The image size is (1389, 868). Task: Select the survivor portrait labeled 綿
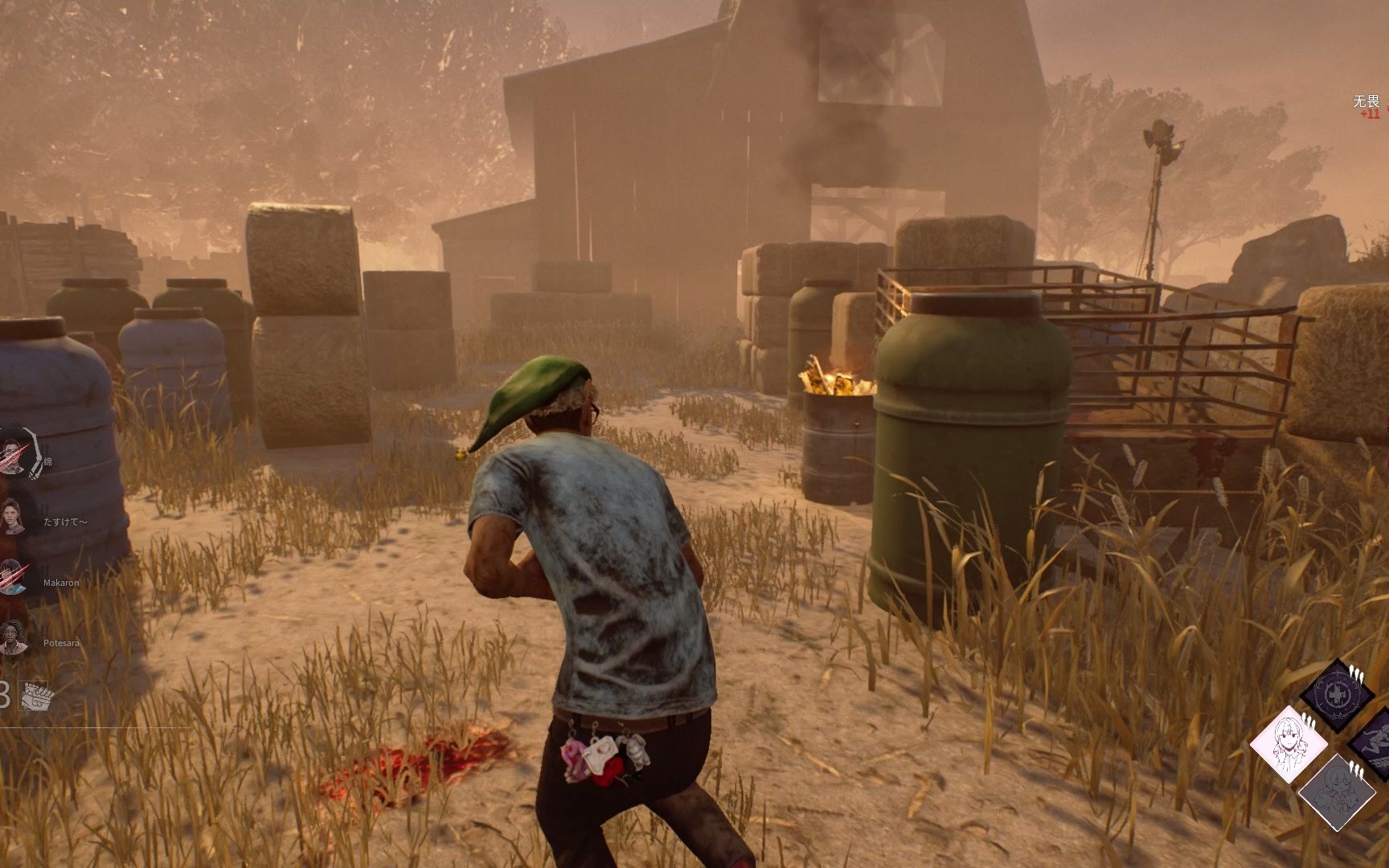coord(14,460)
